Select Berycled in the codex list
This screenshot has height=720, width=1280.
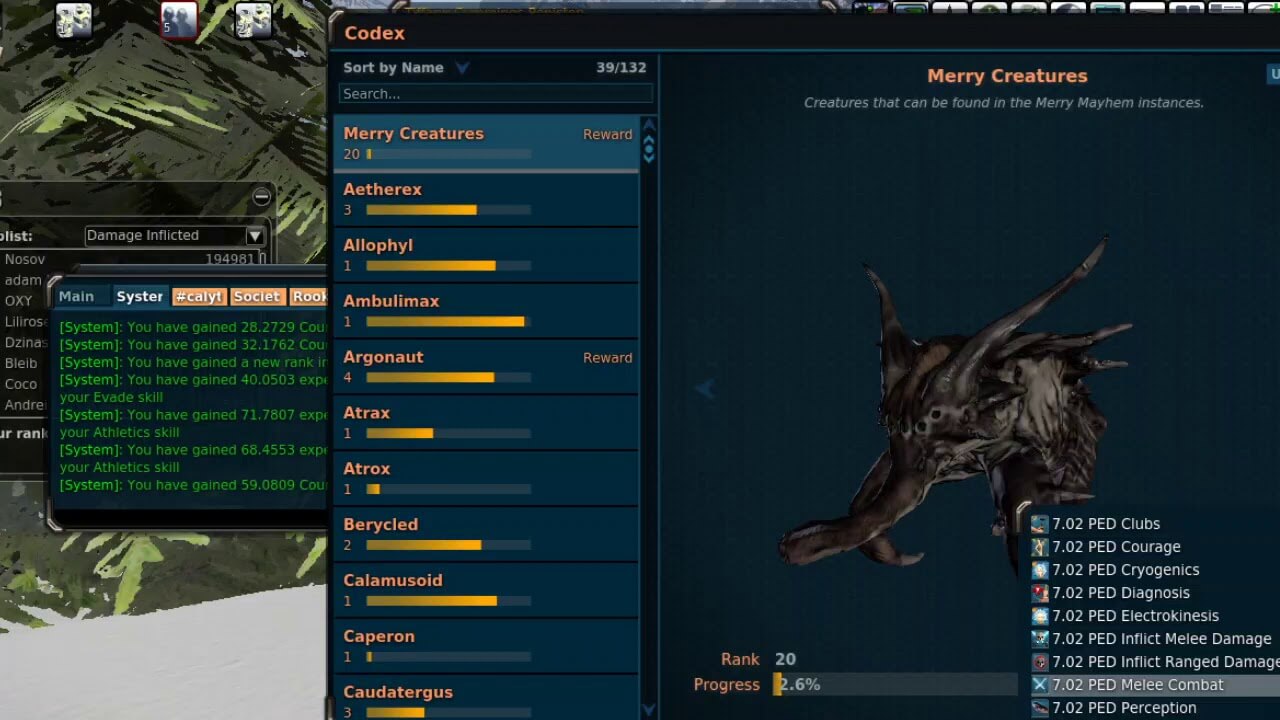485,534
